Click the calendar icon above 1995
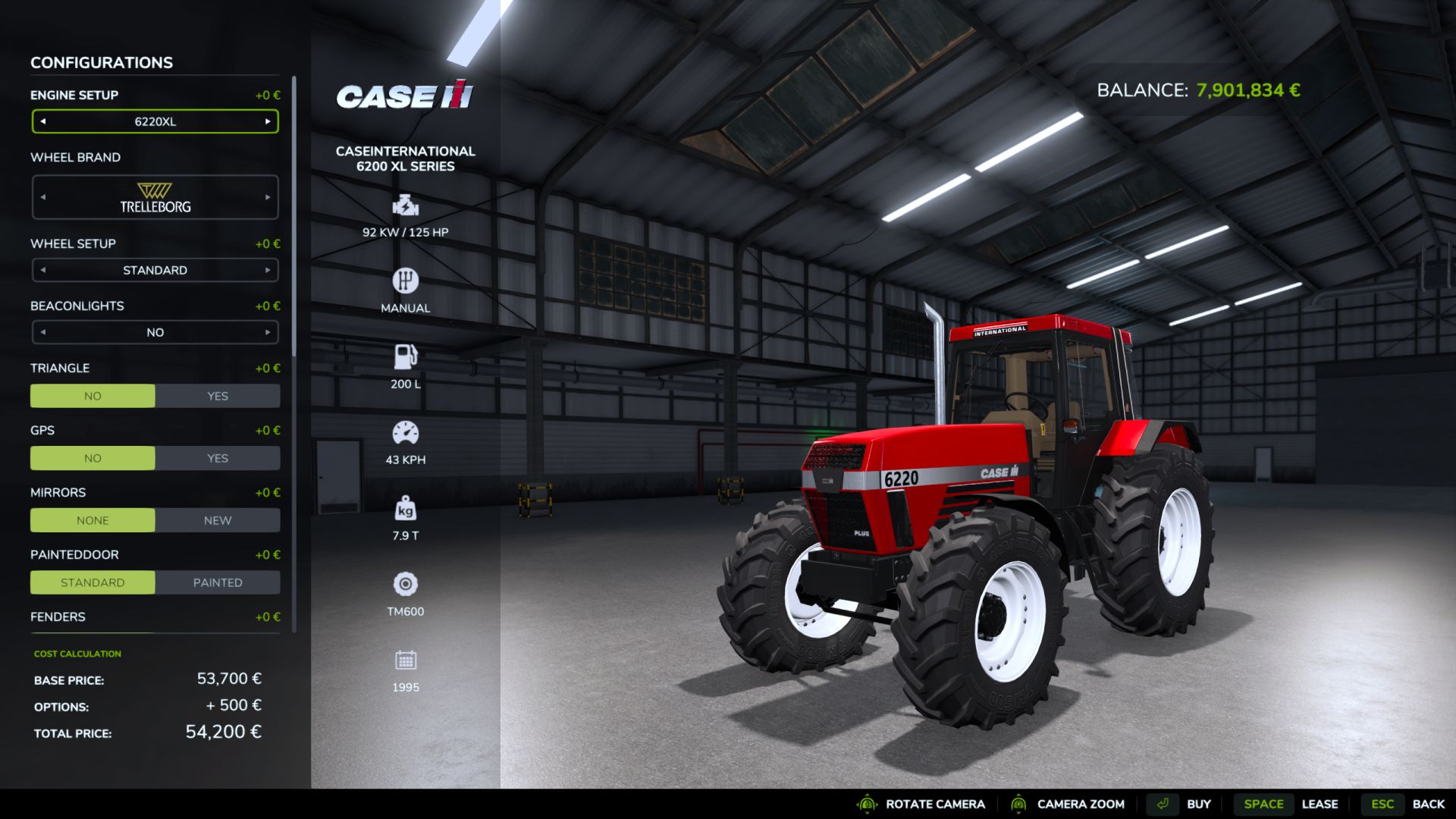The width and height of the screenshot is (1456, 819). 406,659
